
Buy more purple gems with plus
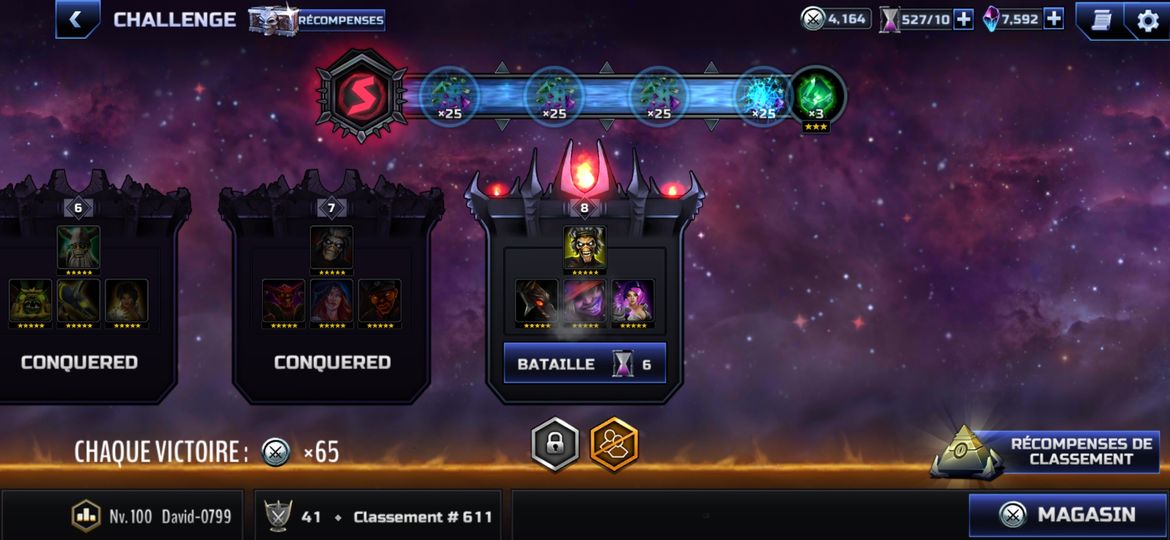coord(1053,19)
